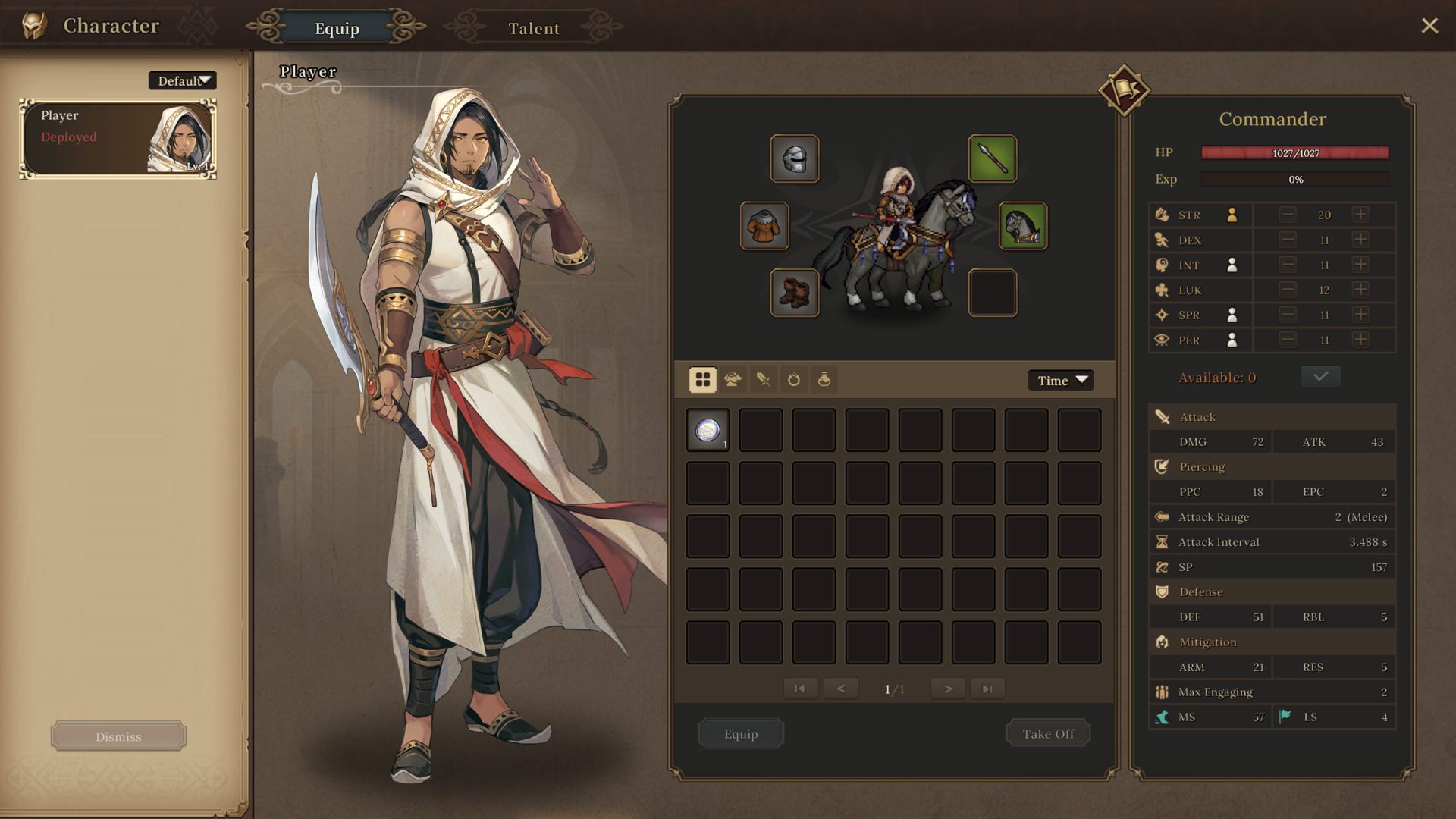Switch to the Talent tab
Viewport: 1456px width, 819px height.
(x=533, y=28)
